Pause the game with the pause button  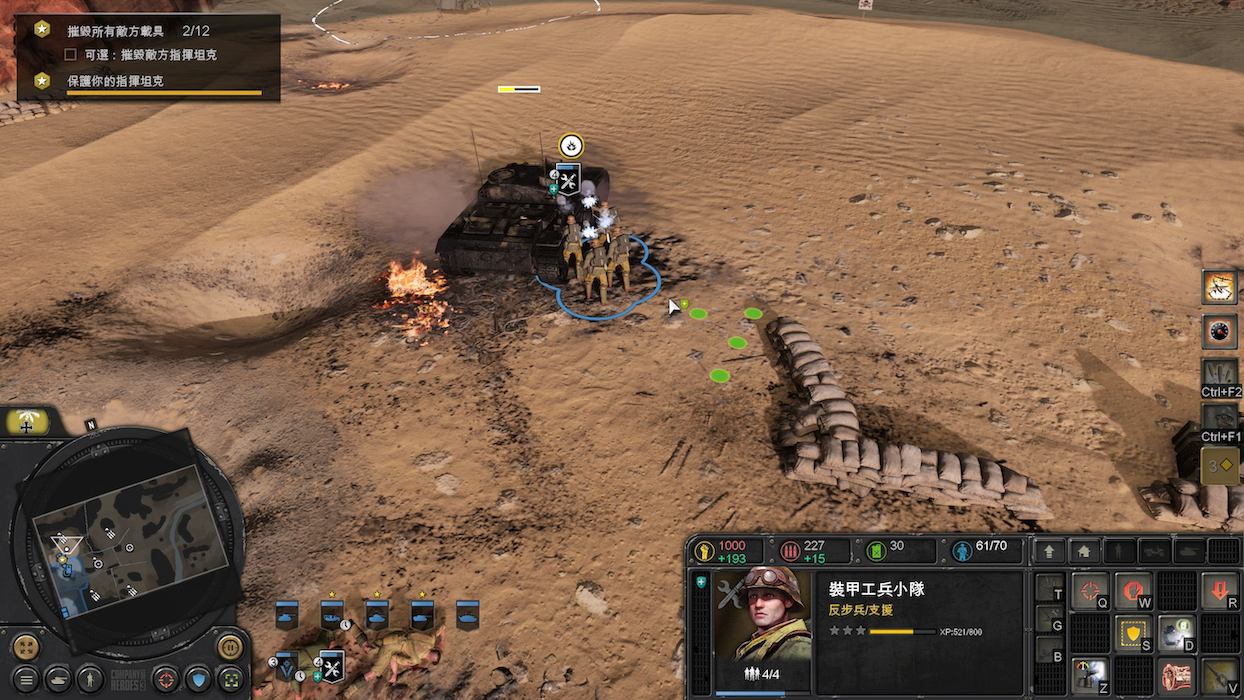pos(230,646)
